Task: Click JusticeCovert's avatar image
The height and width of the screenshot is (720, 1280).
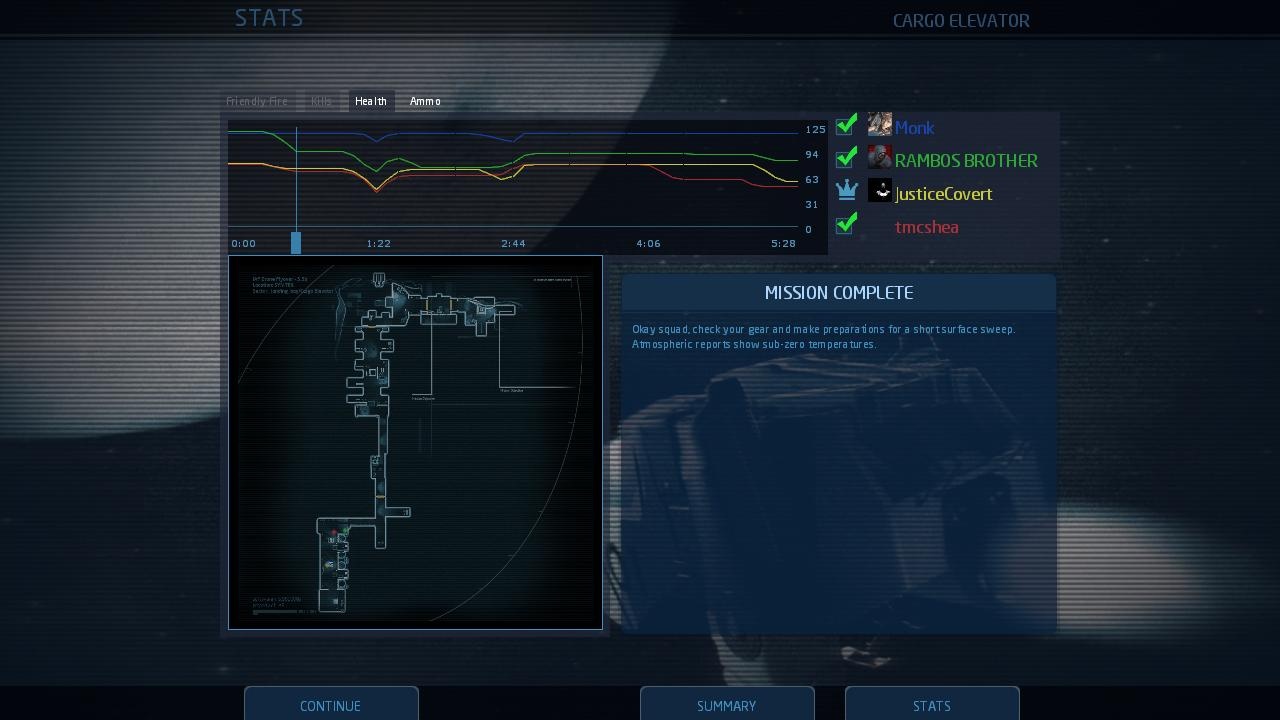Action: point(879,190)
